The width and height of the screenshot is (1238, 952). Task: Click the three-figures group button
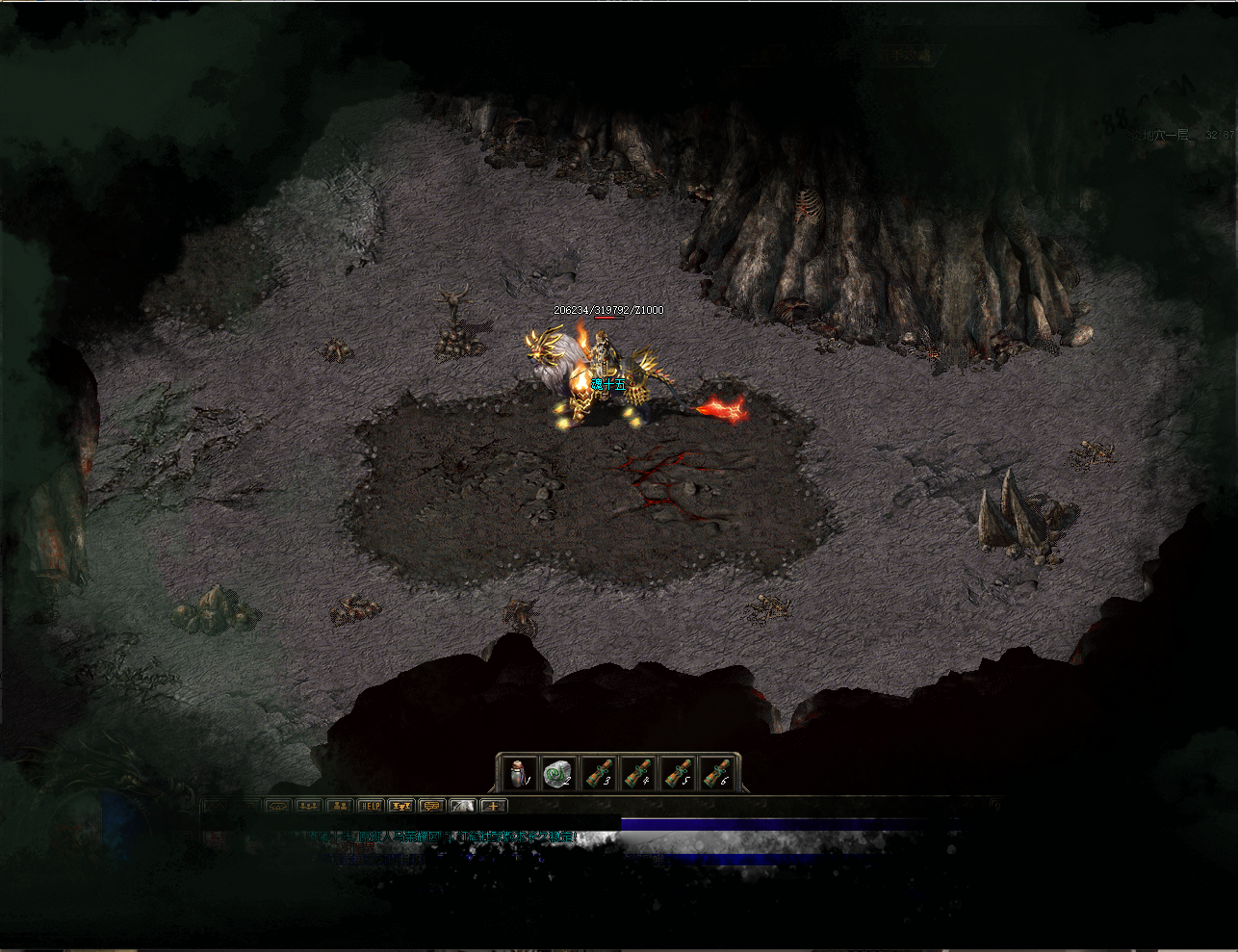click(x=308, y=806)
